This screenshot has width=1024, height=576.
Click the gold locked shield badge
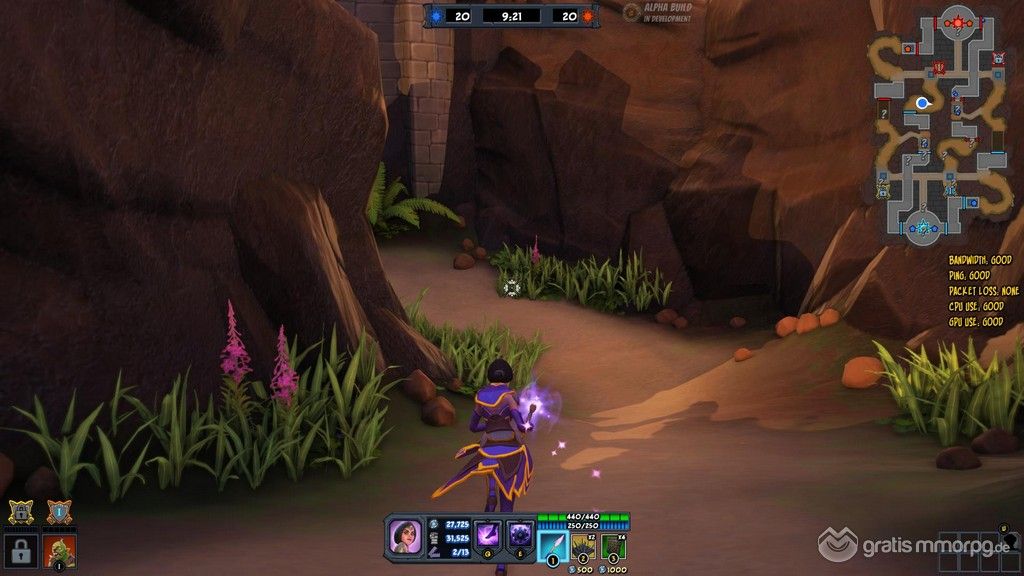22,512
